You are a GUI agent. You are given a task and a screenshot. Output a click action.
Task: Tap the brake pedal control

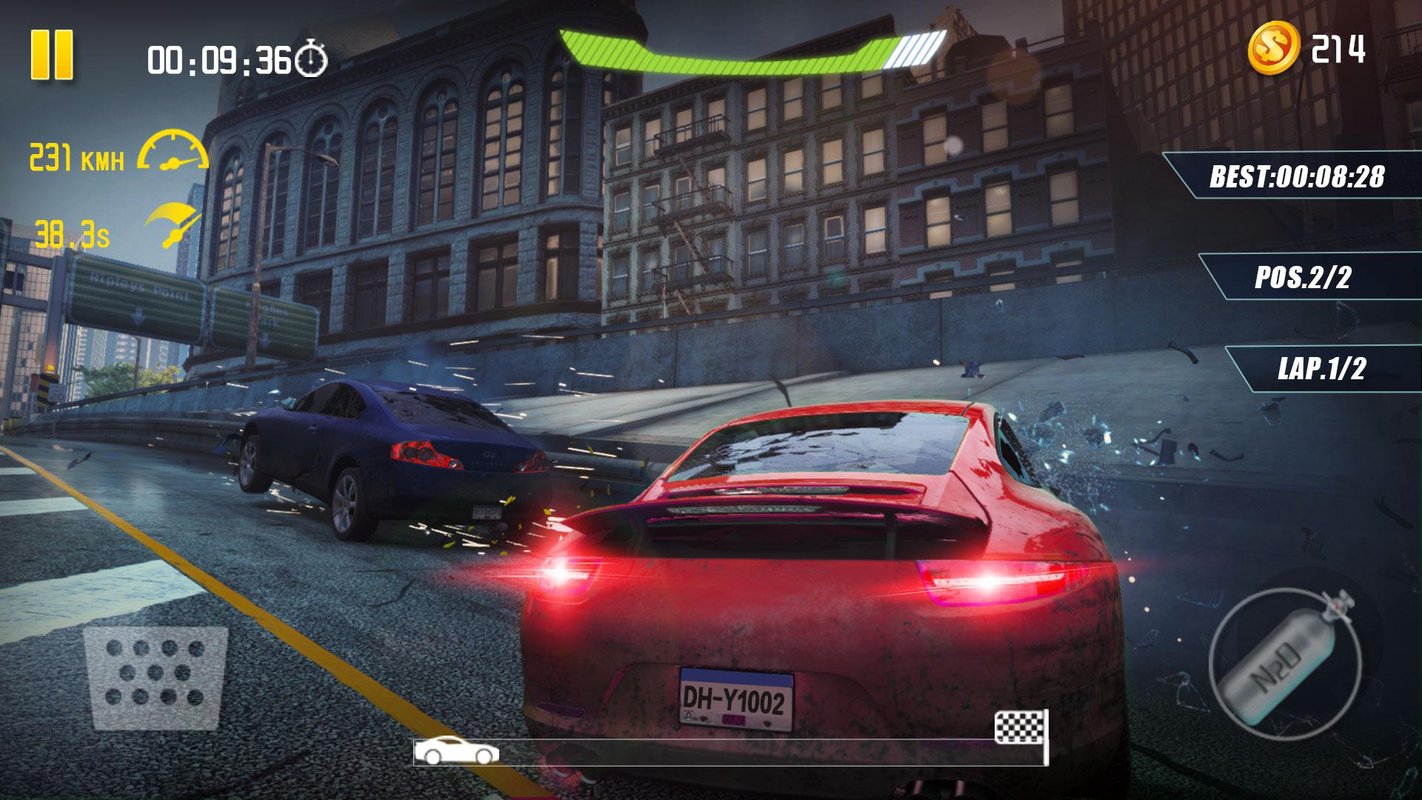point(155,677)
